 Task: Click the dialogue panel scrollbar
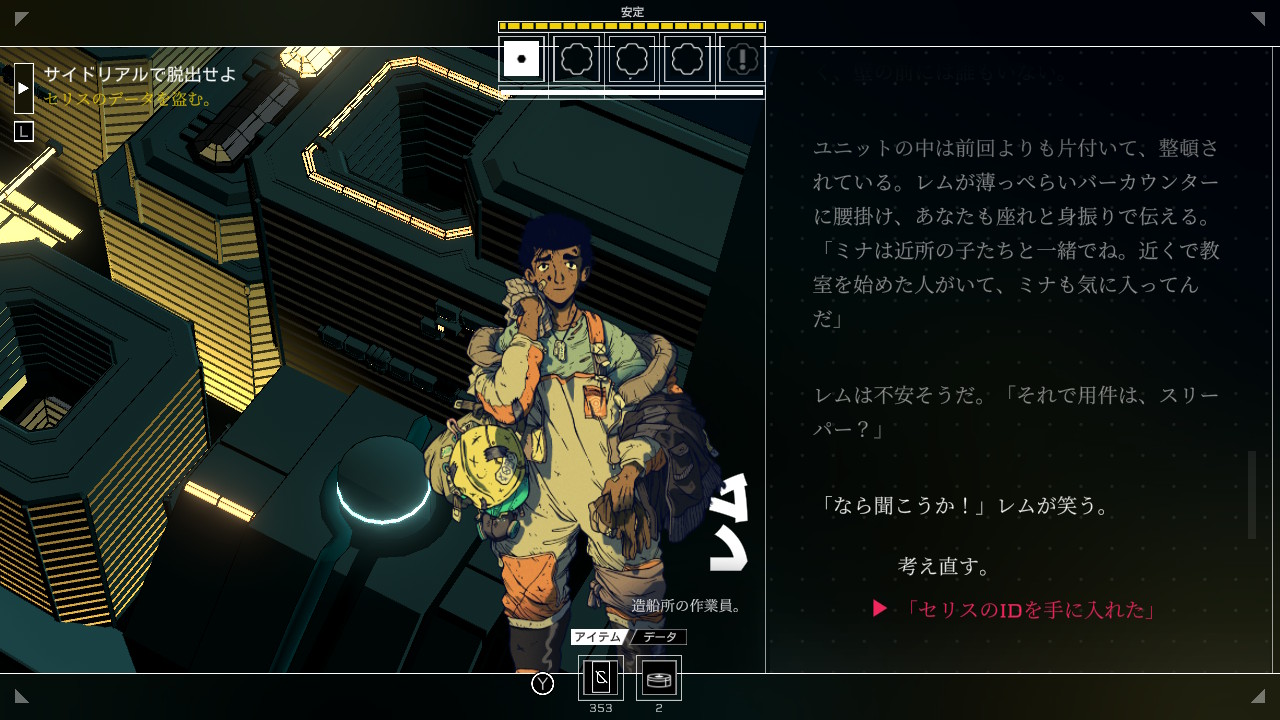click(x=1251, y=494)
